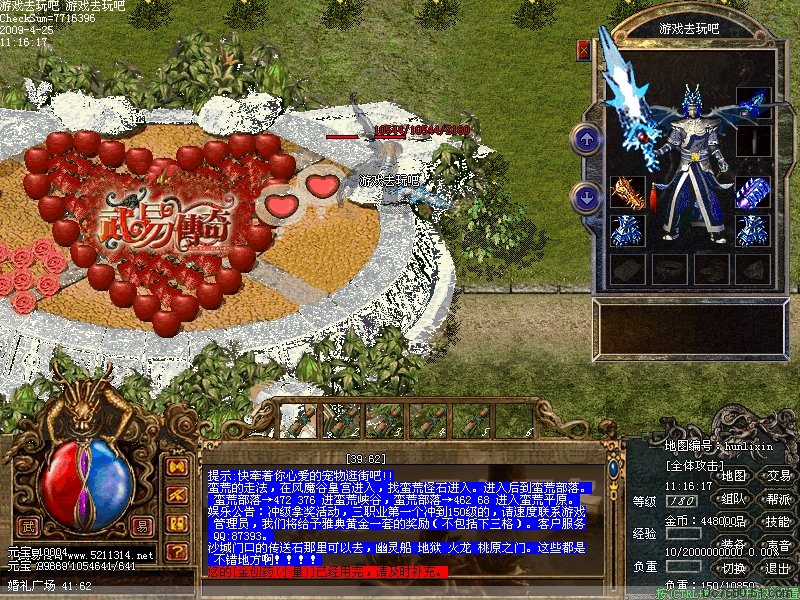Select the blue winged helmet equipment slot
Screen dimensions: 800x600
point(753,103)
